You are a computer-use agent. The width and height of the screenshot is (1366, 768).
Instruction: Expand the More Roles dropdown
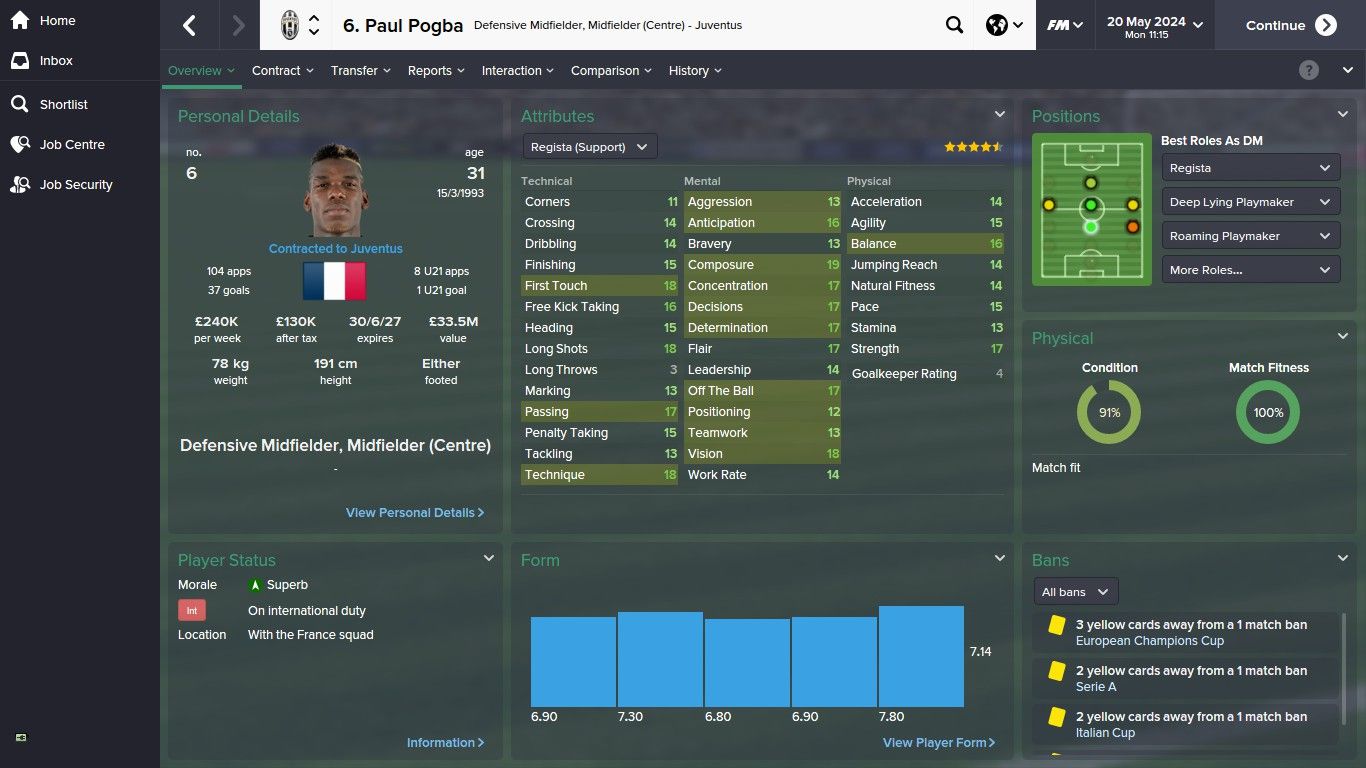1250,270
